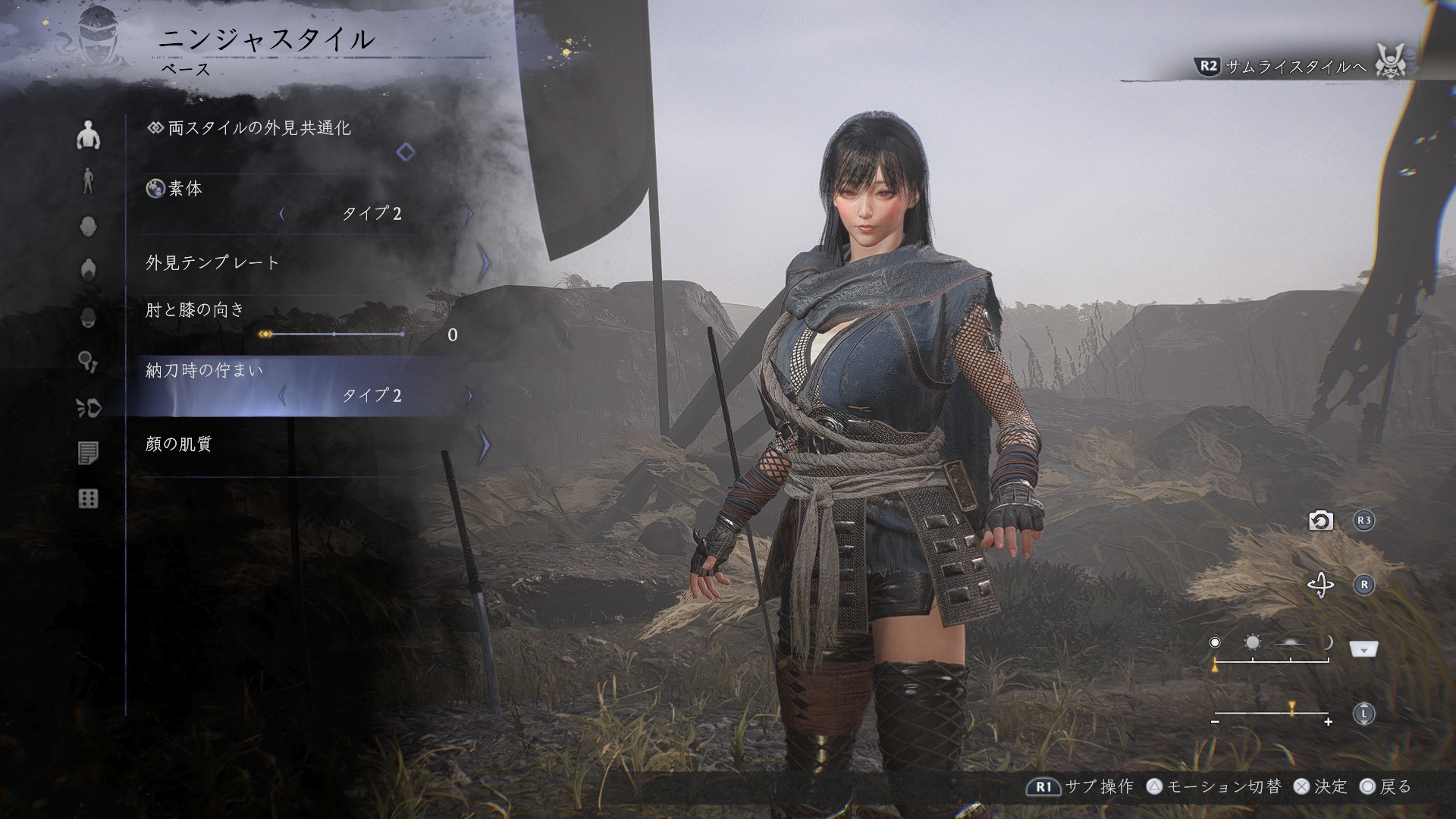Toggle 両スタイルの外見共通化 diamond checkbox
This screenshot has height=819, width=1456.
(x=406, y=152)
